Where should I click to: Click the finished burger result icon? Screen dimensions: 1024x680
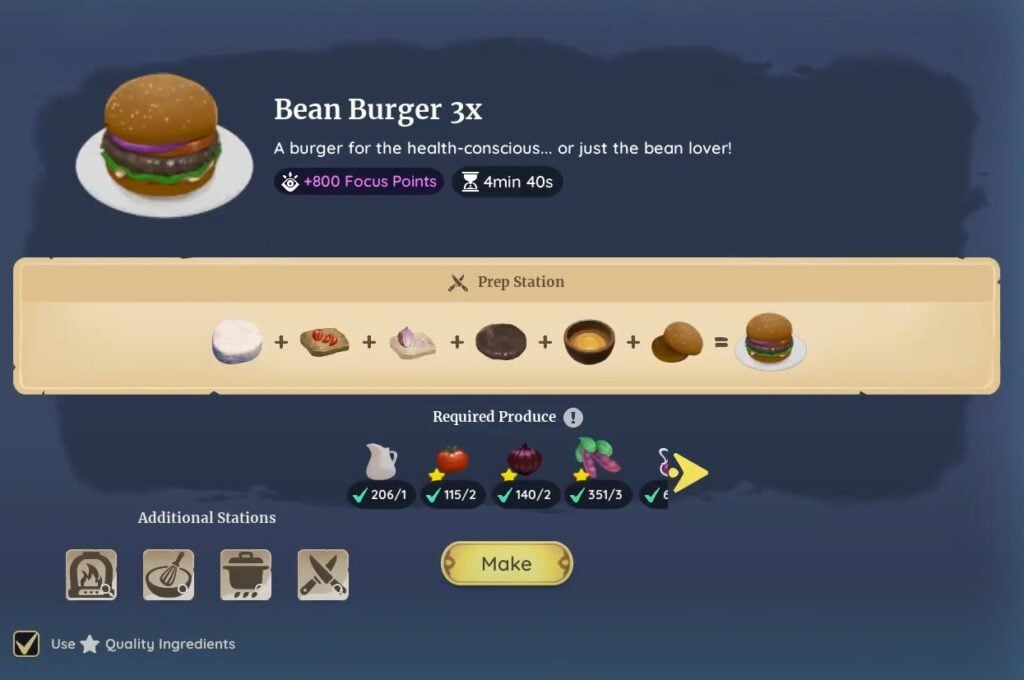[769, 340]
